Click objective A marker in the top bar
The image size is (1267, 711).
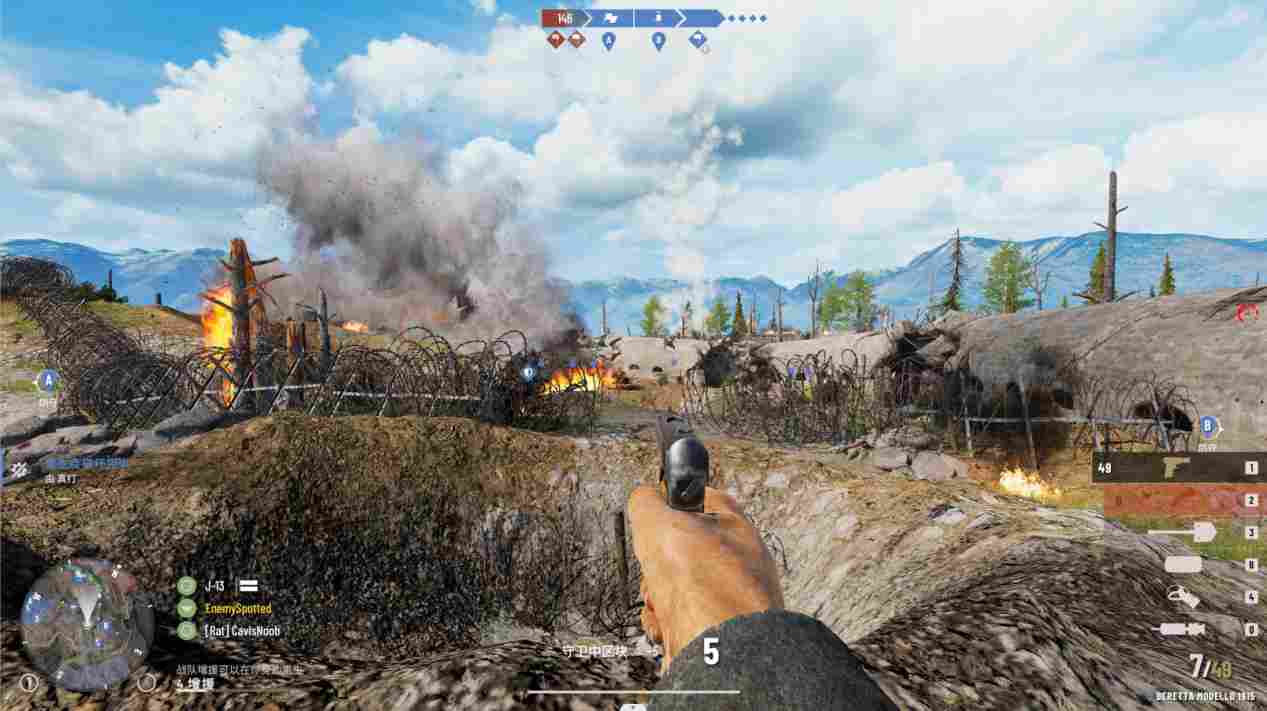(x=608, y=41)
